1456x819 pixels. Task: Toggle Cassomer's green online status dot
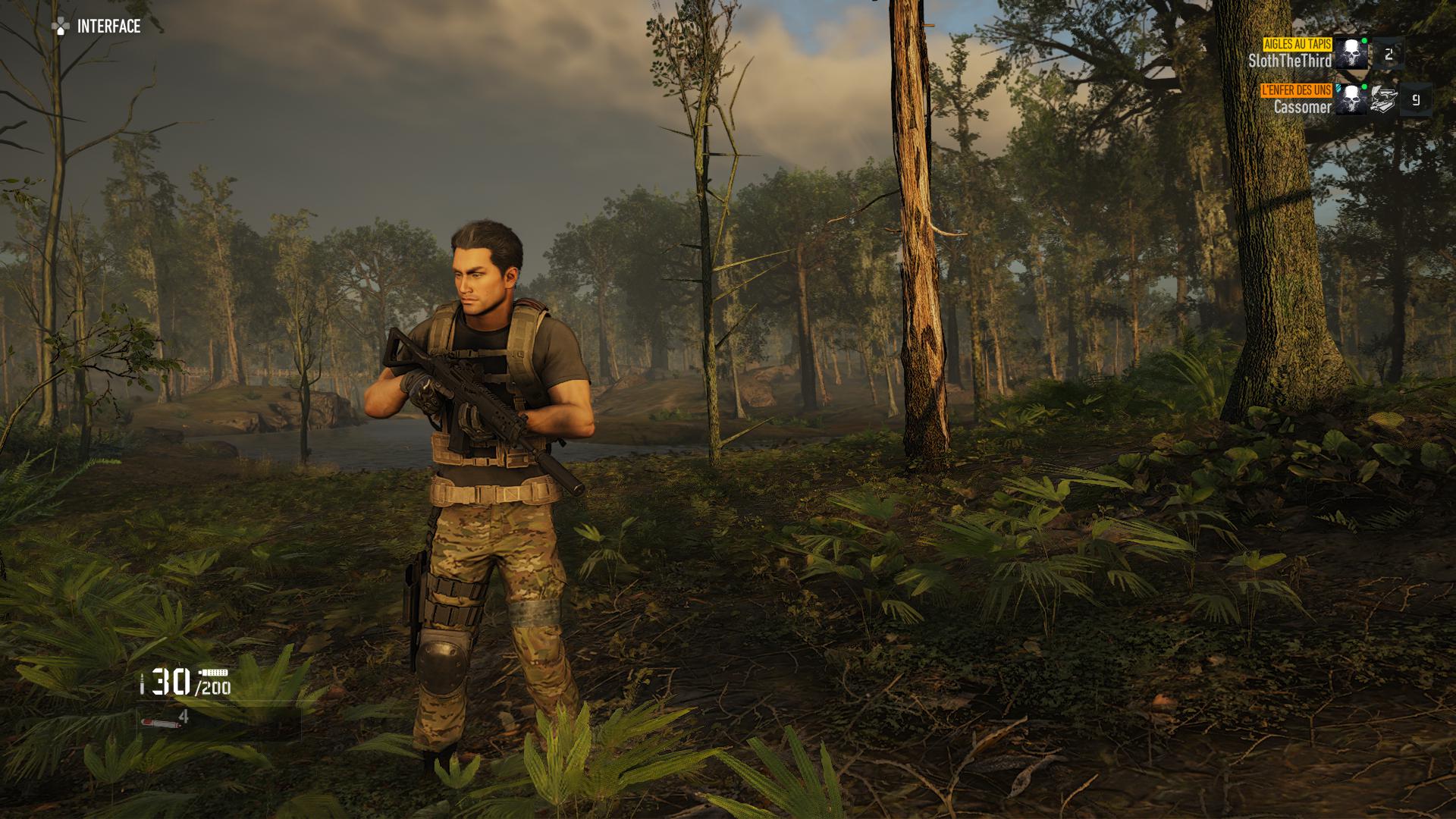(x=1363, y=88)
